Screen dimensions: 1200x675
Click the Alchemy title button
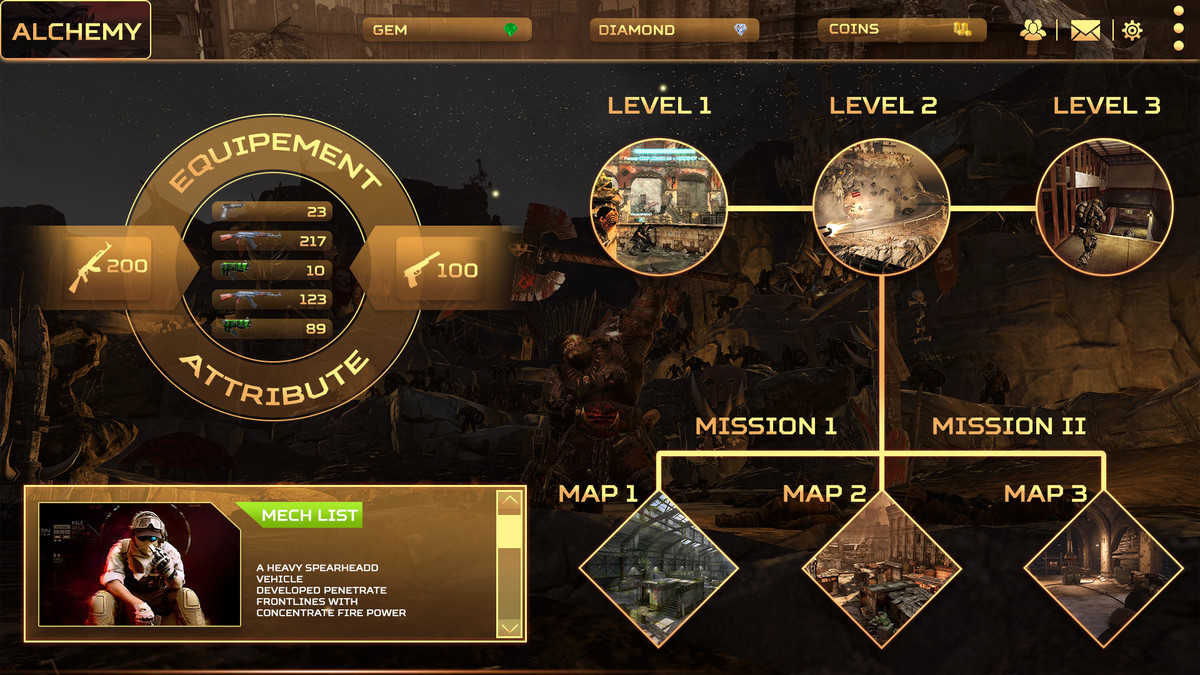pyautogui.click(x=76, y=30)
